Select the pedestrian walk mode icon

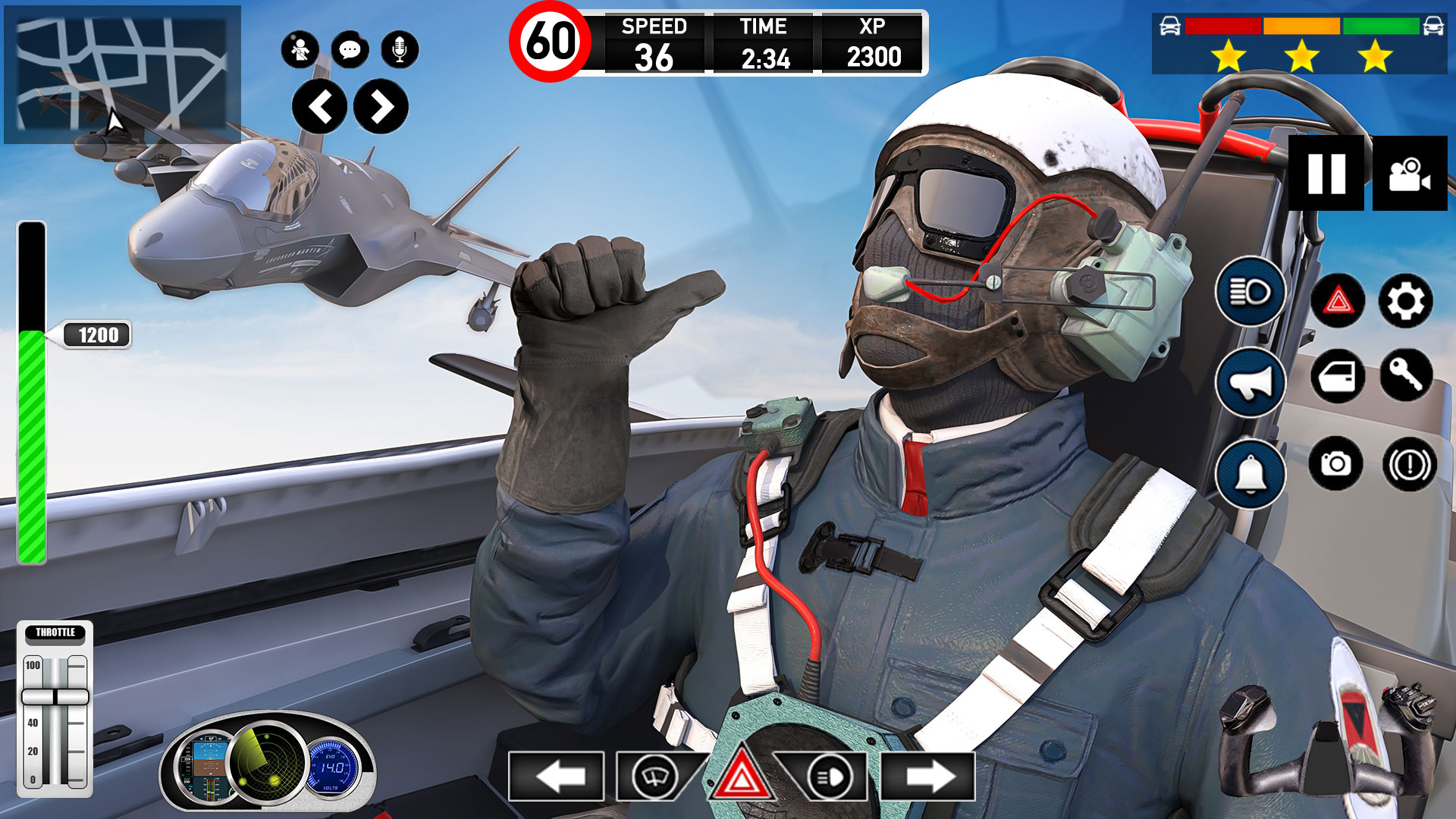point(301,48)
